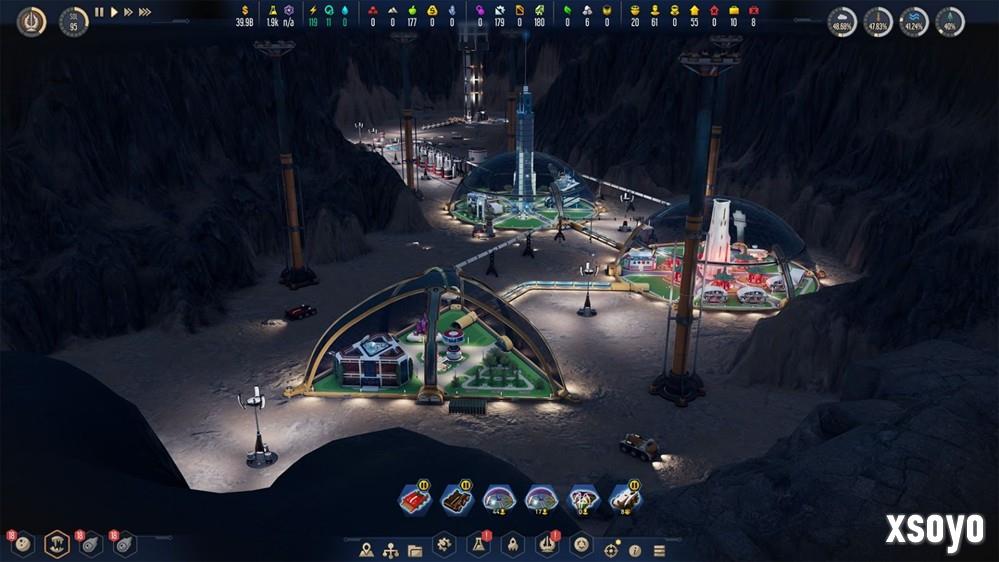Pause the game speed
Screen dimensions: 999x562
[x=99, y=12]
